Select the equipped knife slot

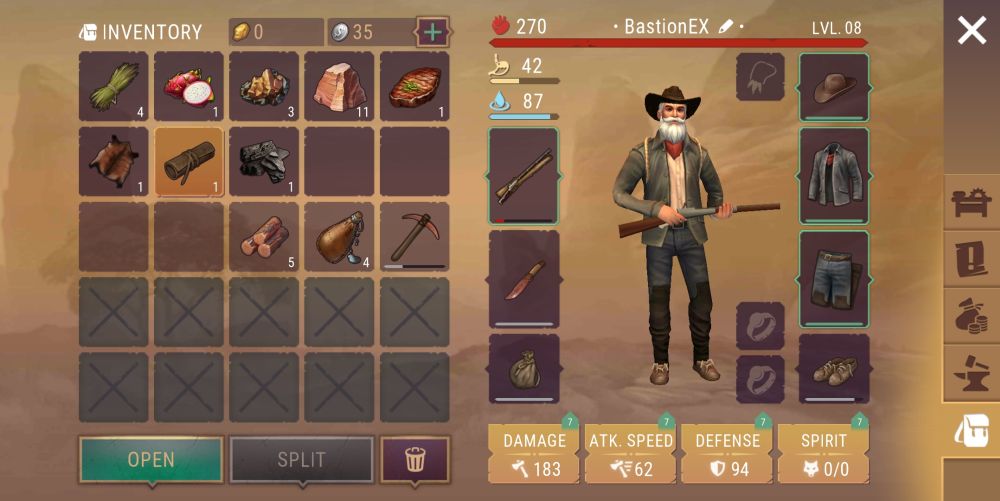(x=524, y=279)
